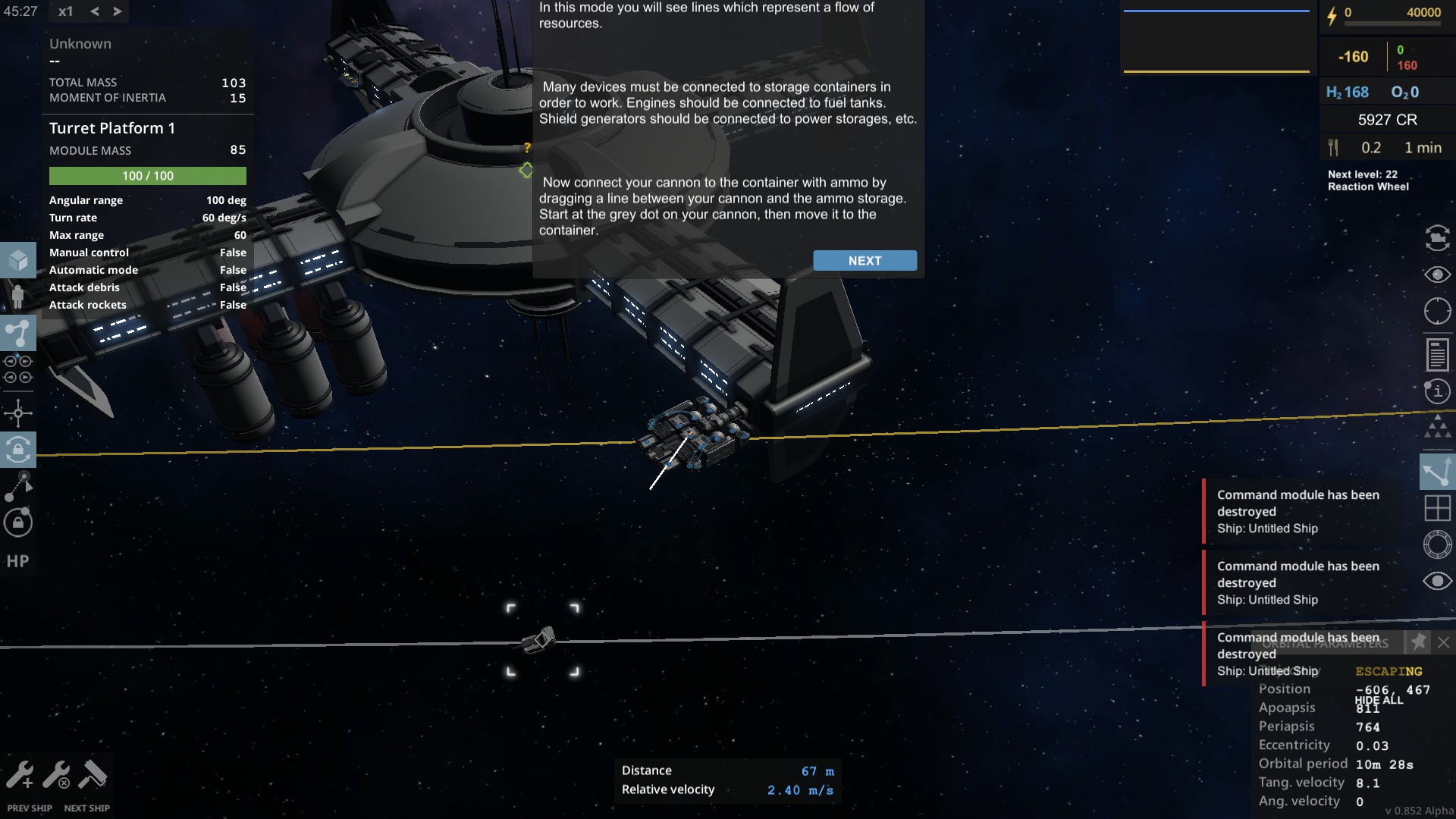Click the green 100/100 health bar
Image resolution: width=1456 pixels, height=819 pixels.
[x=147, y=175]
